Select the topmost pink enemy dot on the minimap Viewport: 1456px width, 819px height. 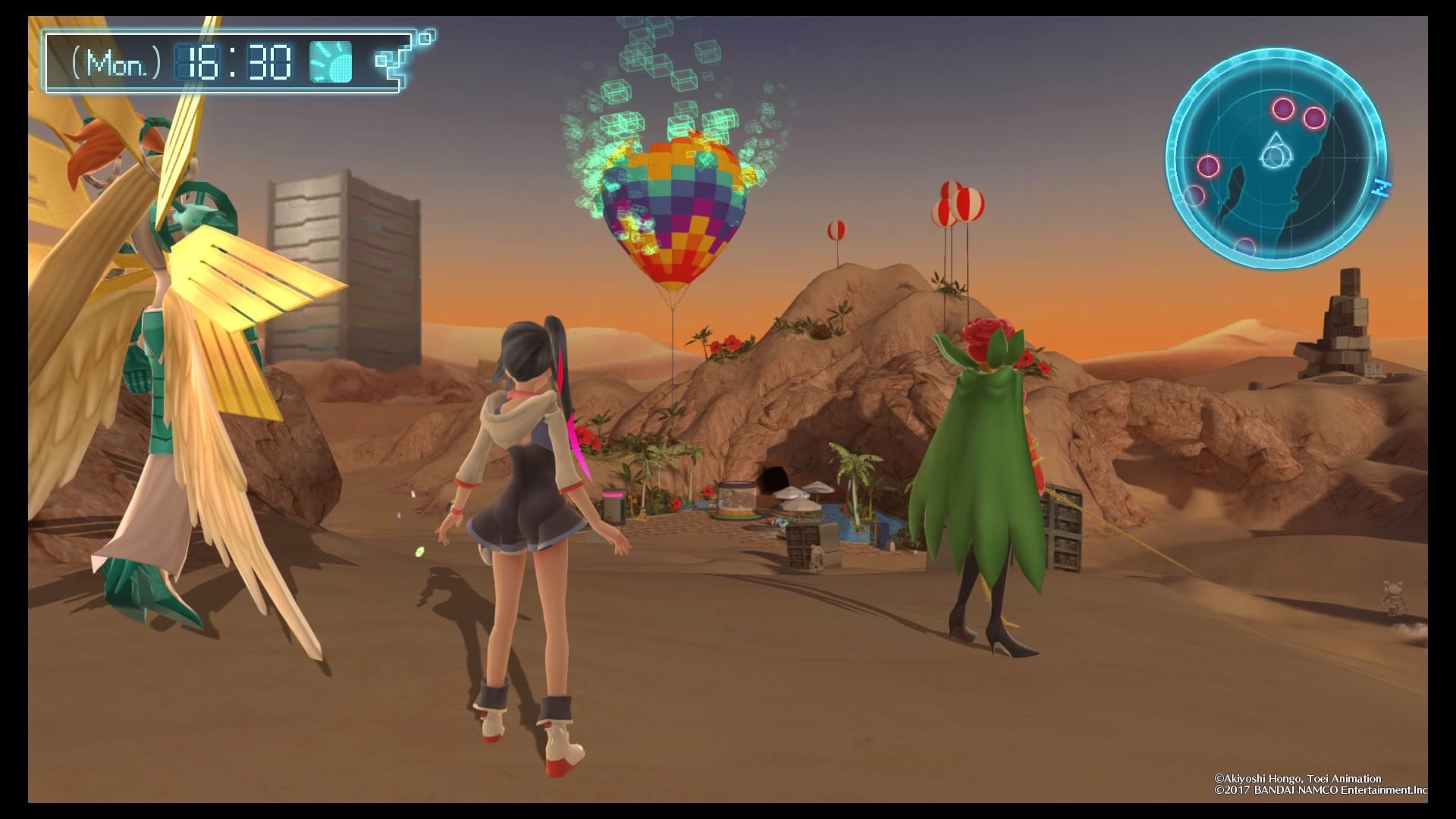point(1282,109)
